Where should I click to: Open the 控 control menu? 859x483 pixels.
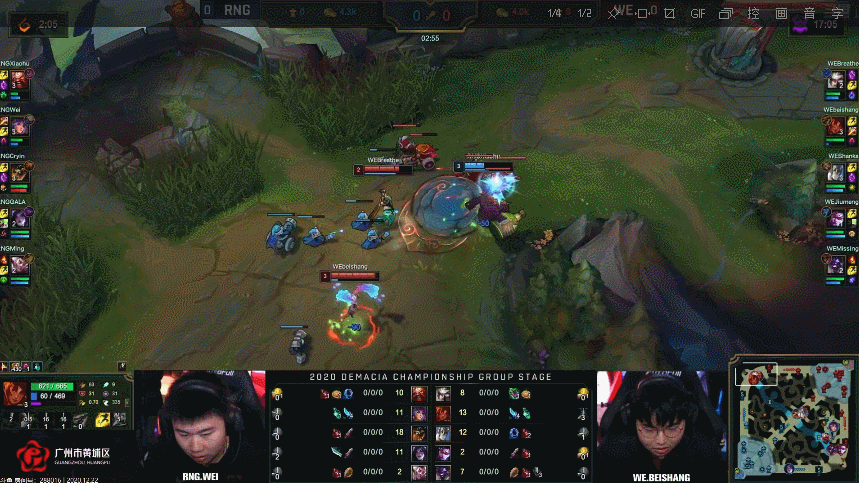point(754,14)
